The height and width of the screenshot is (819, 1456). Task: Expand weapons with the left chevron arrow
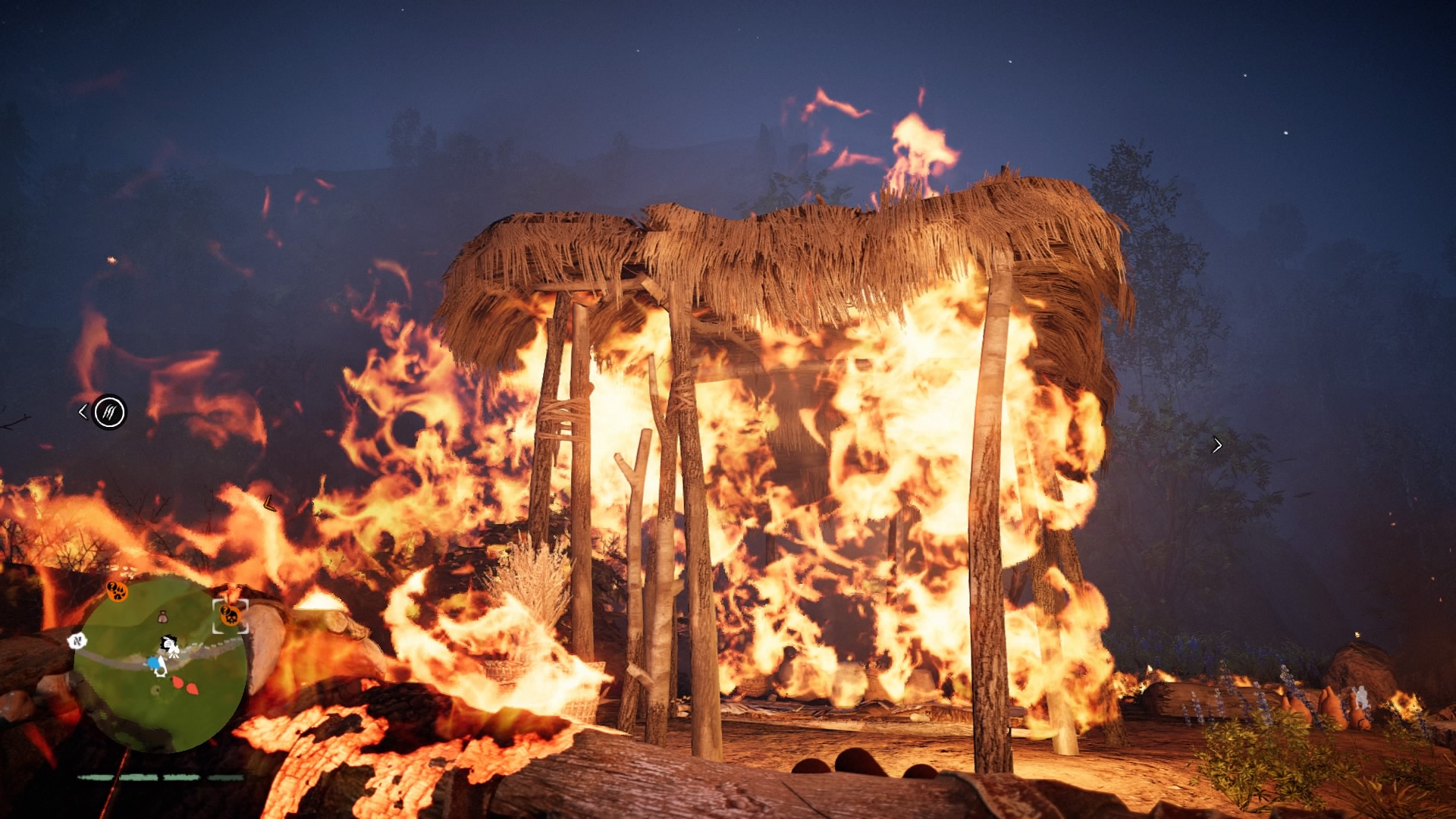(x=83, y=410)
